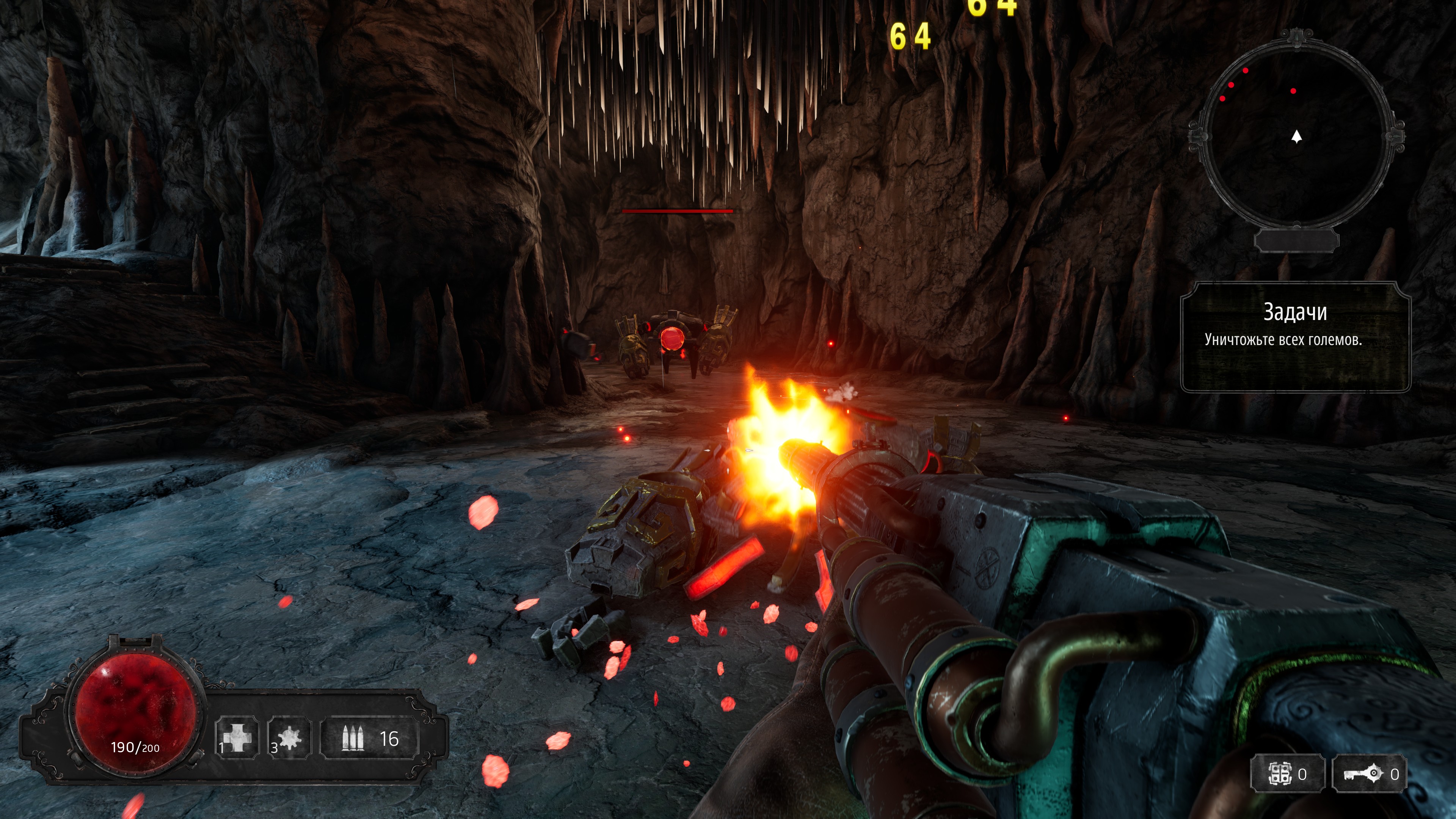
Task: Click the circular minimap
Action: tap(1296, 136)
